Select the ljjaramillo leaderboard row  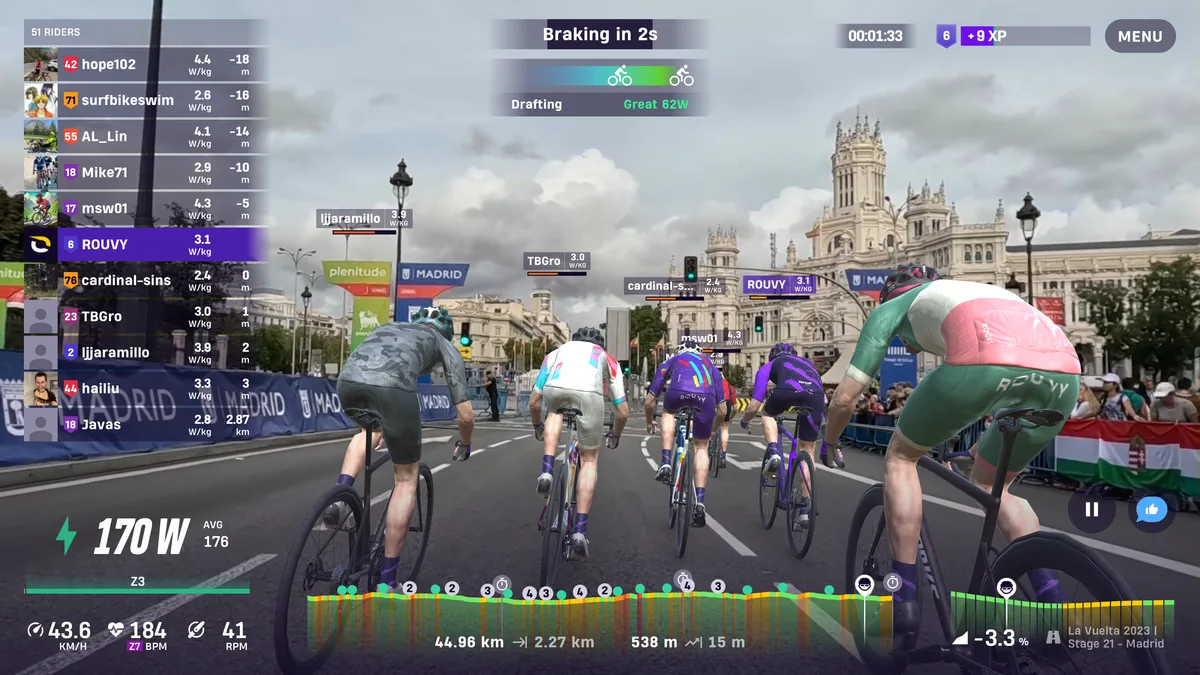[145, 353]
